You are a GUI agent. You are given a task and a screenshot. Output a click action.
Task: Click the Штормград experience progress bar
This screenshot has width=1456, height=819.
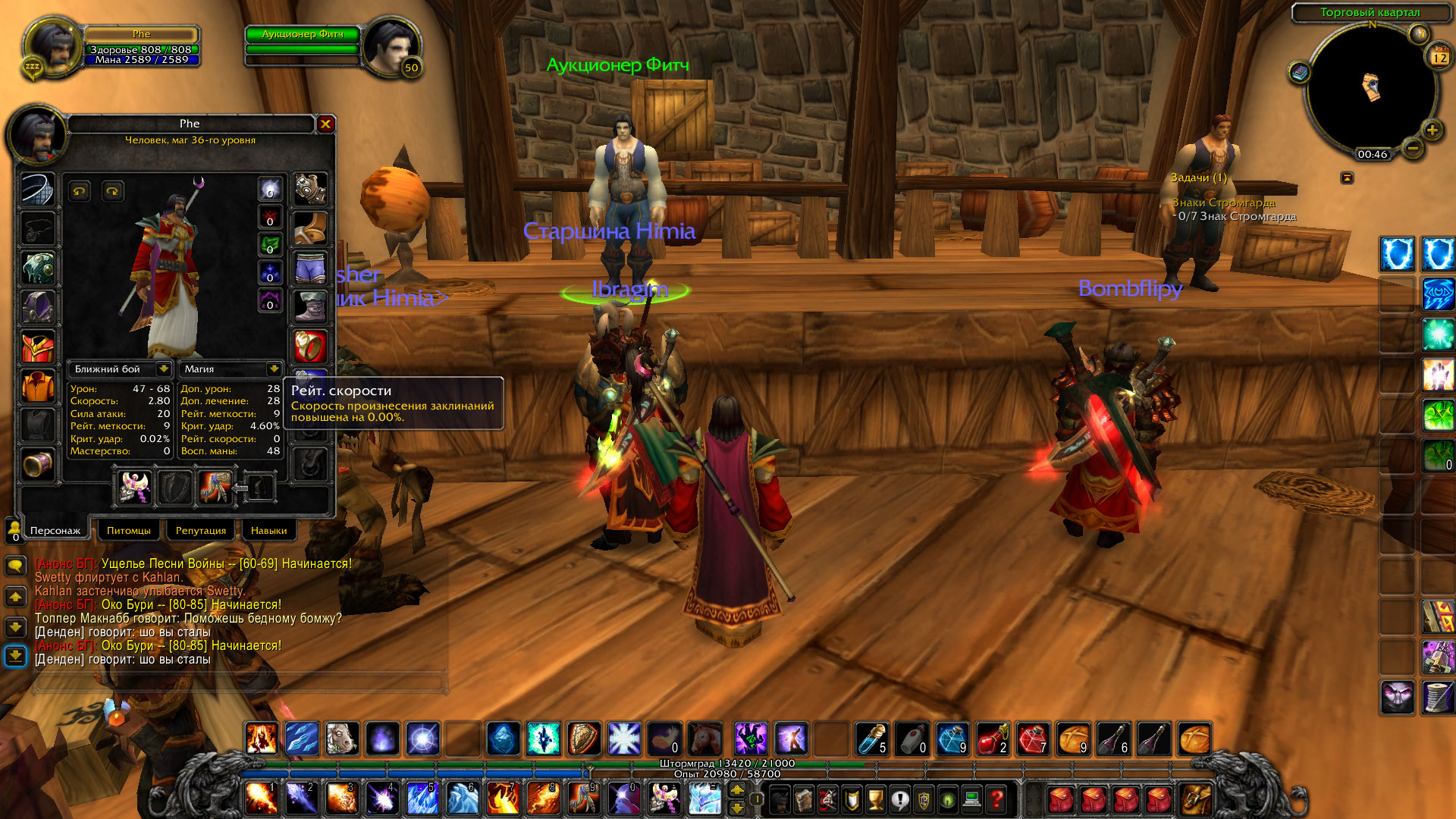(728, 764)
